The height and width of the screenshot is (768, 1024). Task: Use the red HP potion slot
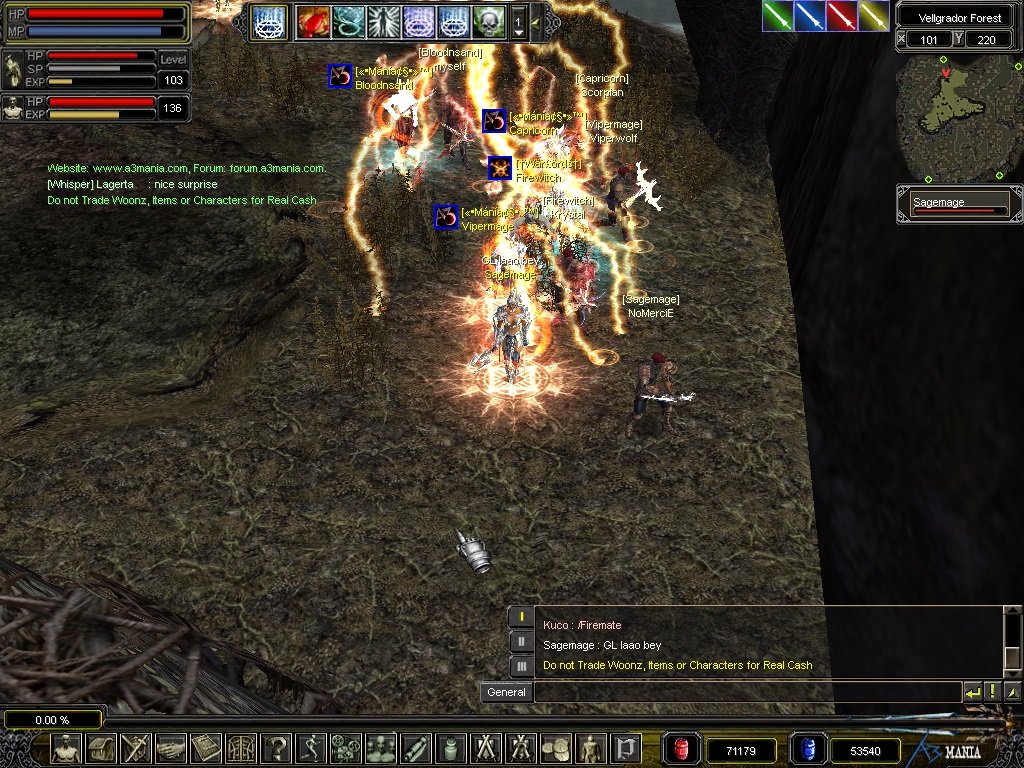click(683, 749)
